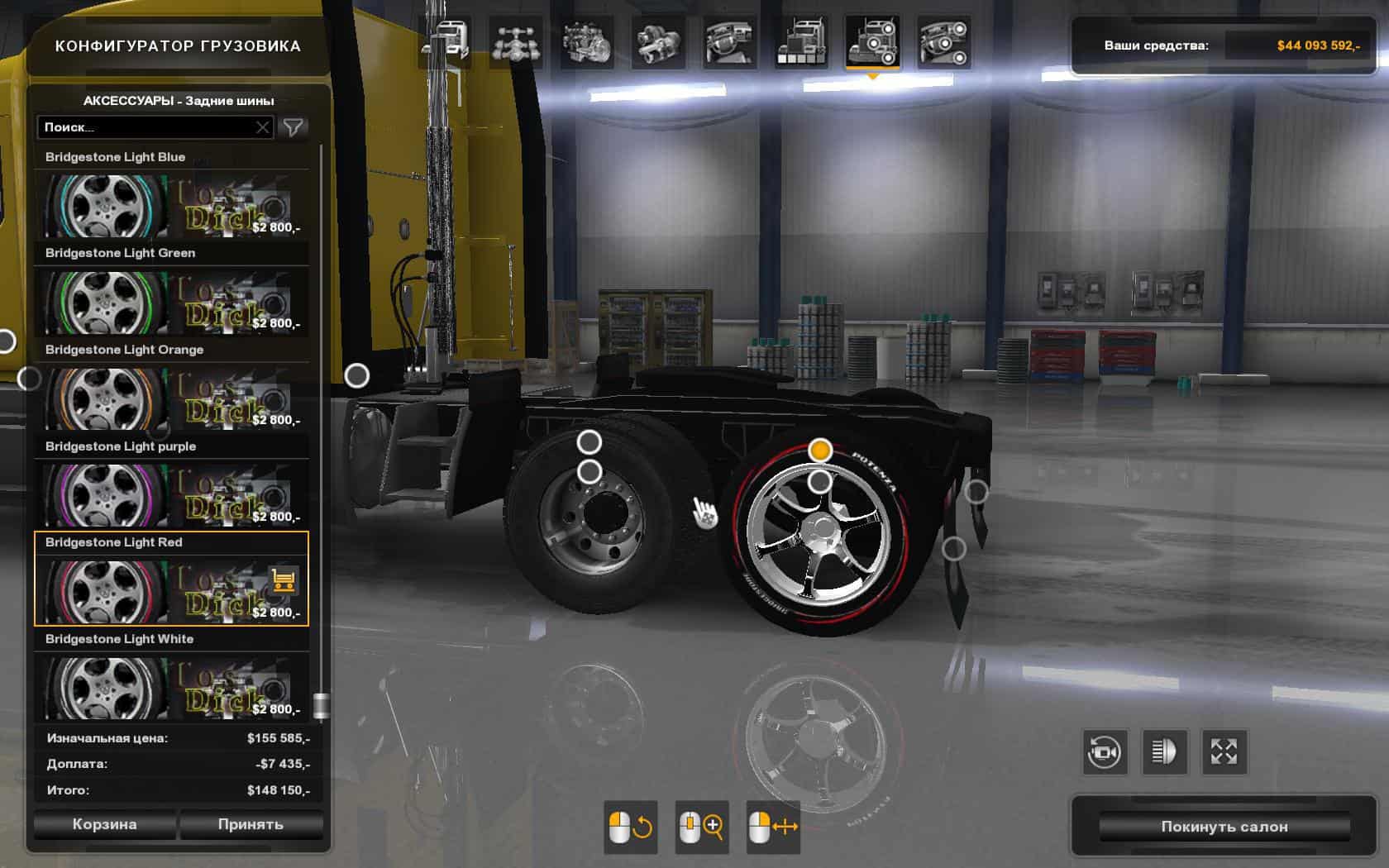Pick the Bridgestone Light Orange tires
The height and width of the screenshot is (868, 1389).
tap(171, 398)
